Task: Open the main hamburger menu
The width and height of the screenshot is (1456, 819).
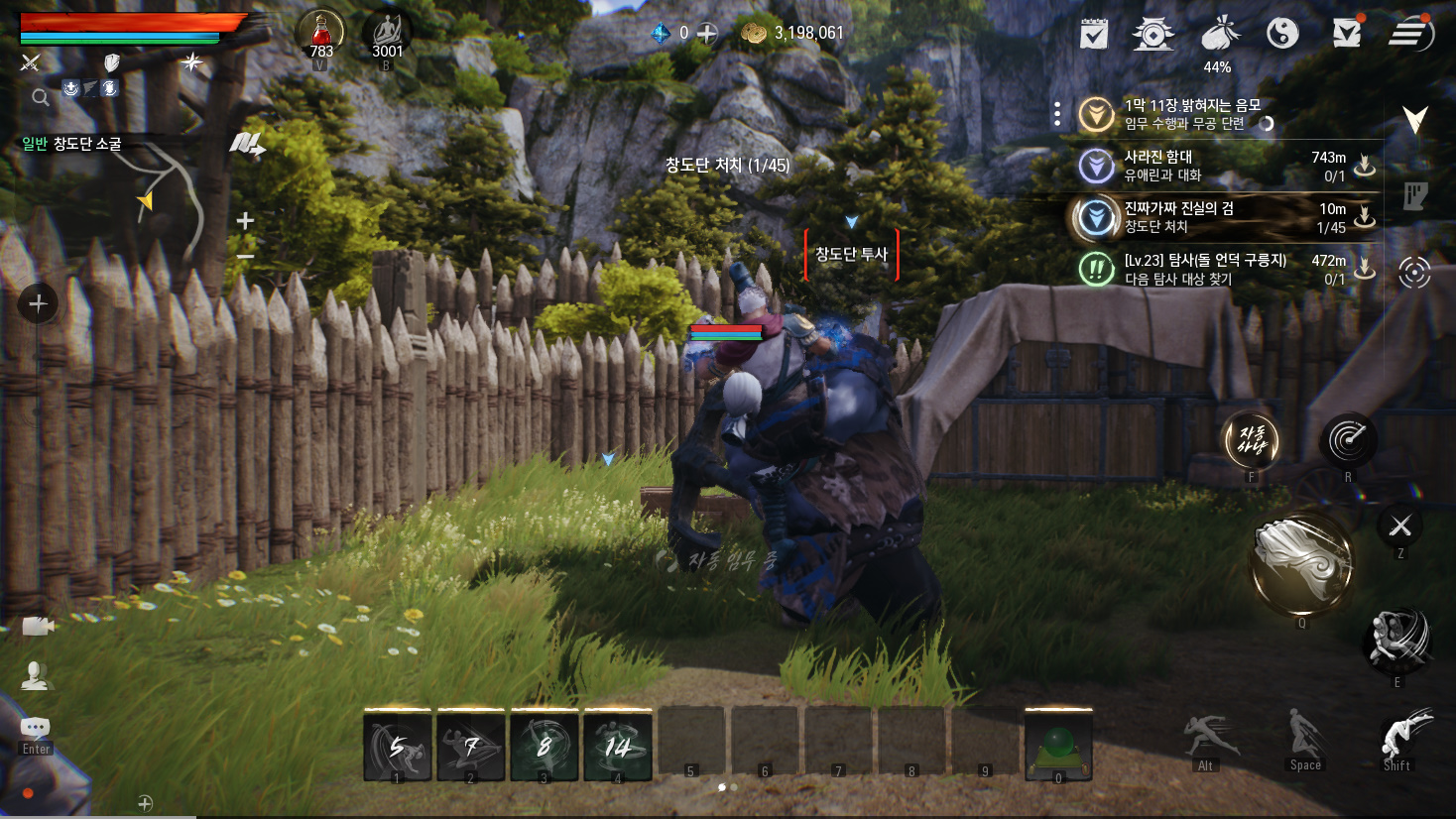Action: (1408, 35)
